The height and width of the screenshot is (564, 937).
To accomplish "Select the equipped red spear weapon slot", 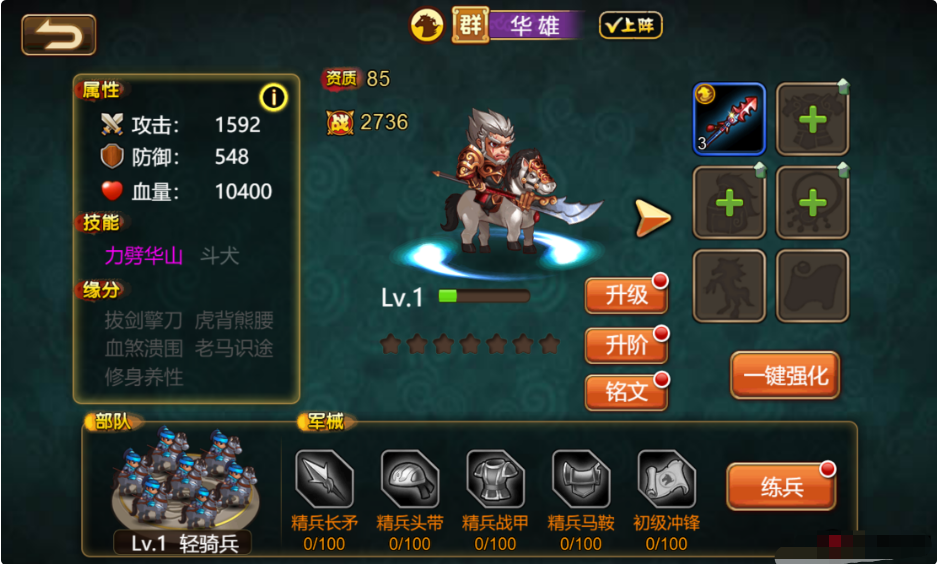I will pyautogui.click(x=729, y=119).
